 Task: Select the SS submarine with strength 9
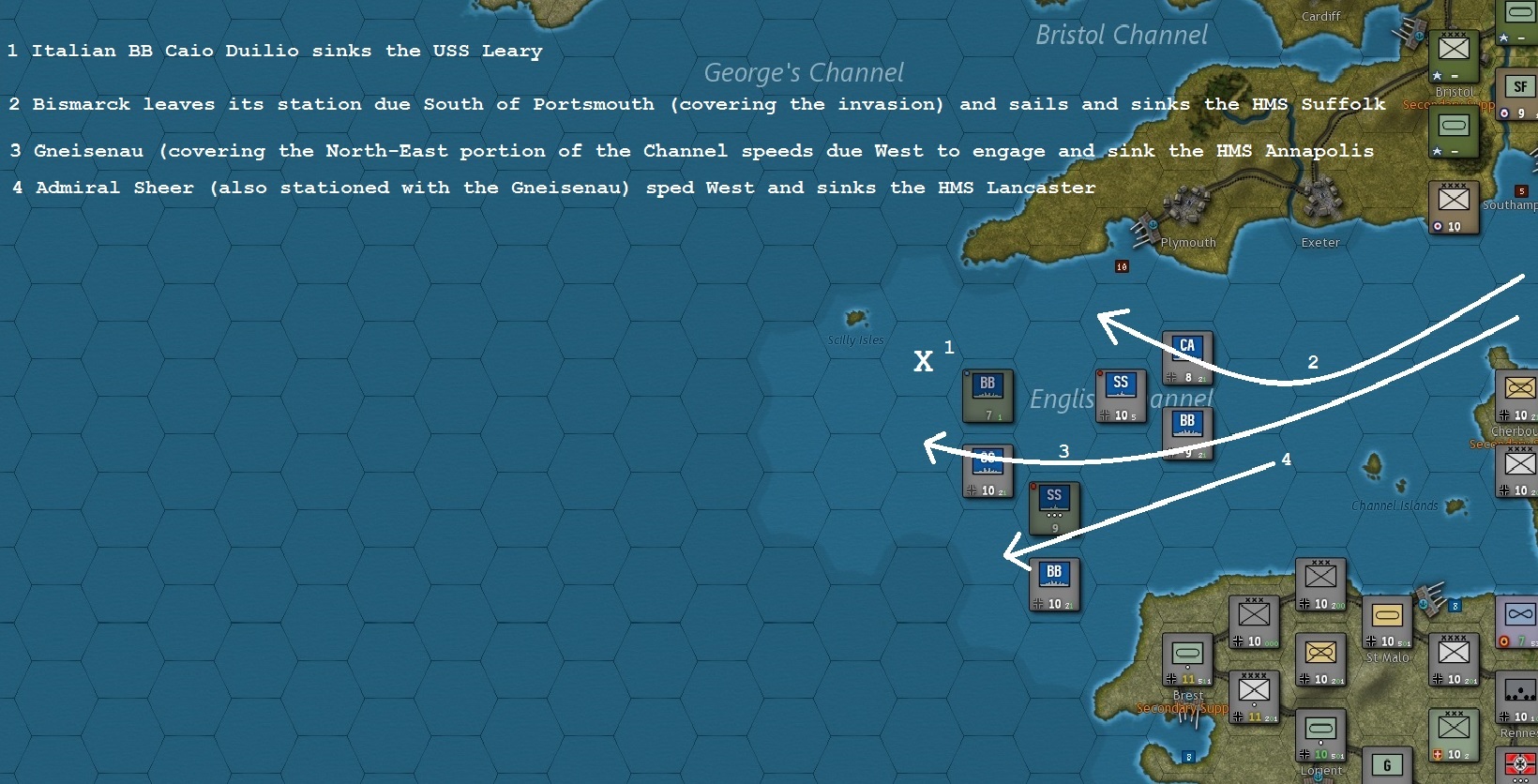coord(1054,509)
